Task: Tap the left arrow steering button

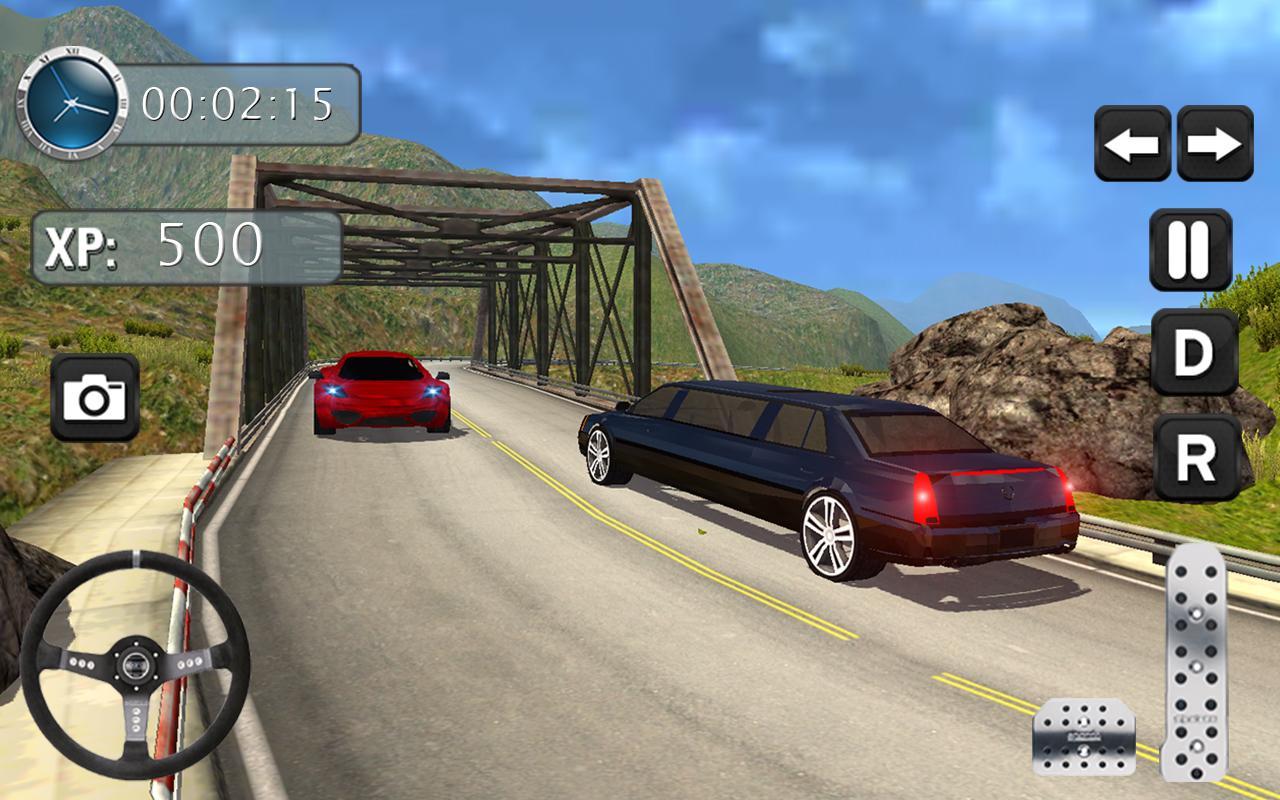Action: click(1132, 144)
